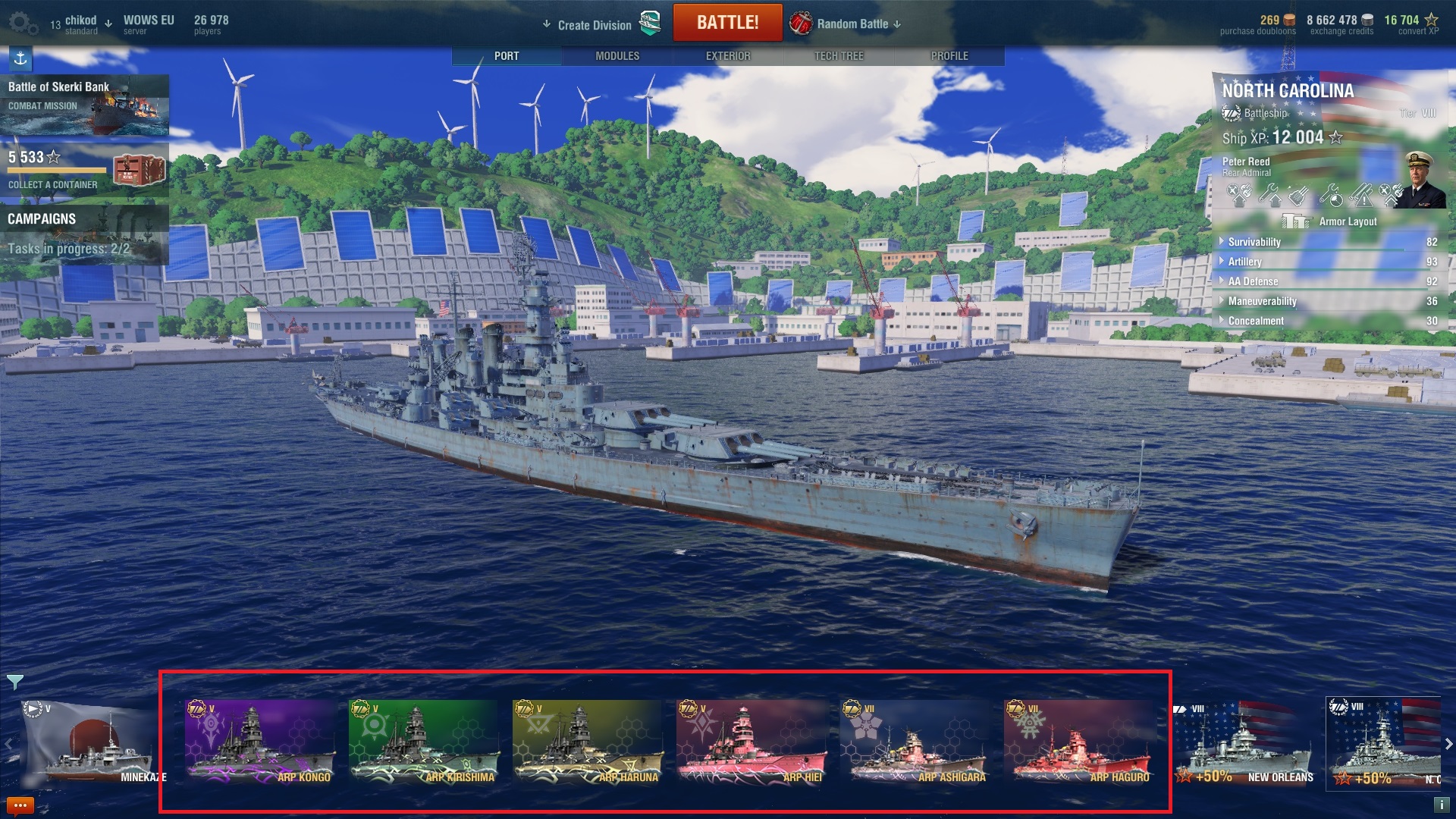Open the settings gear icon
The image size is (1456, 819).
[23, 24]
